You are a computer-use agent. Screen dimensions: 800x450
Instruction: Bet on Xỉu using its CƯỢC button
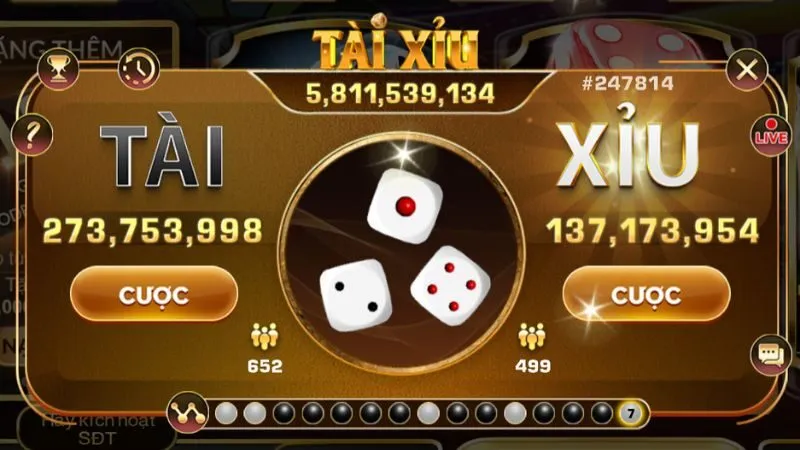[646, 294]
